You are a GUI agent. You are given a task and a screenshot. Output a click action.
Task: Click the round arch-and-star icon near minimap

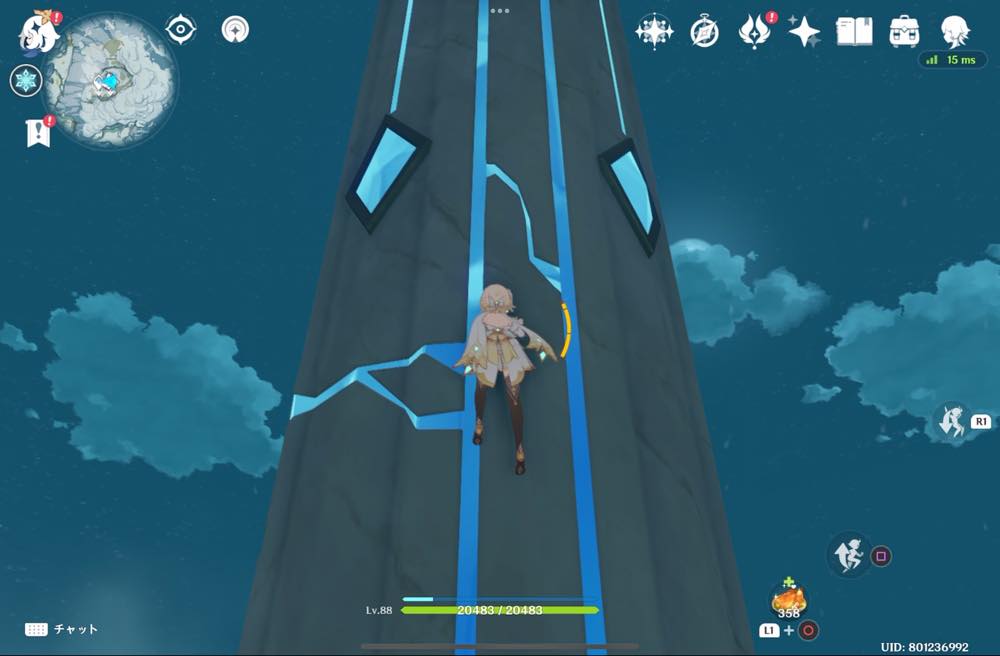[x=236, y=30]
